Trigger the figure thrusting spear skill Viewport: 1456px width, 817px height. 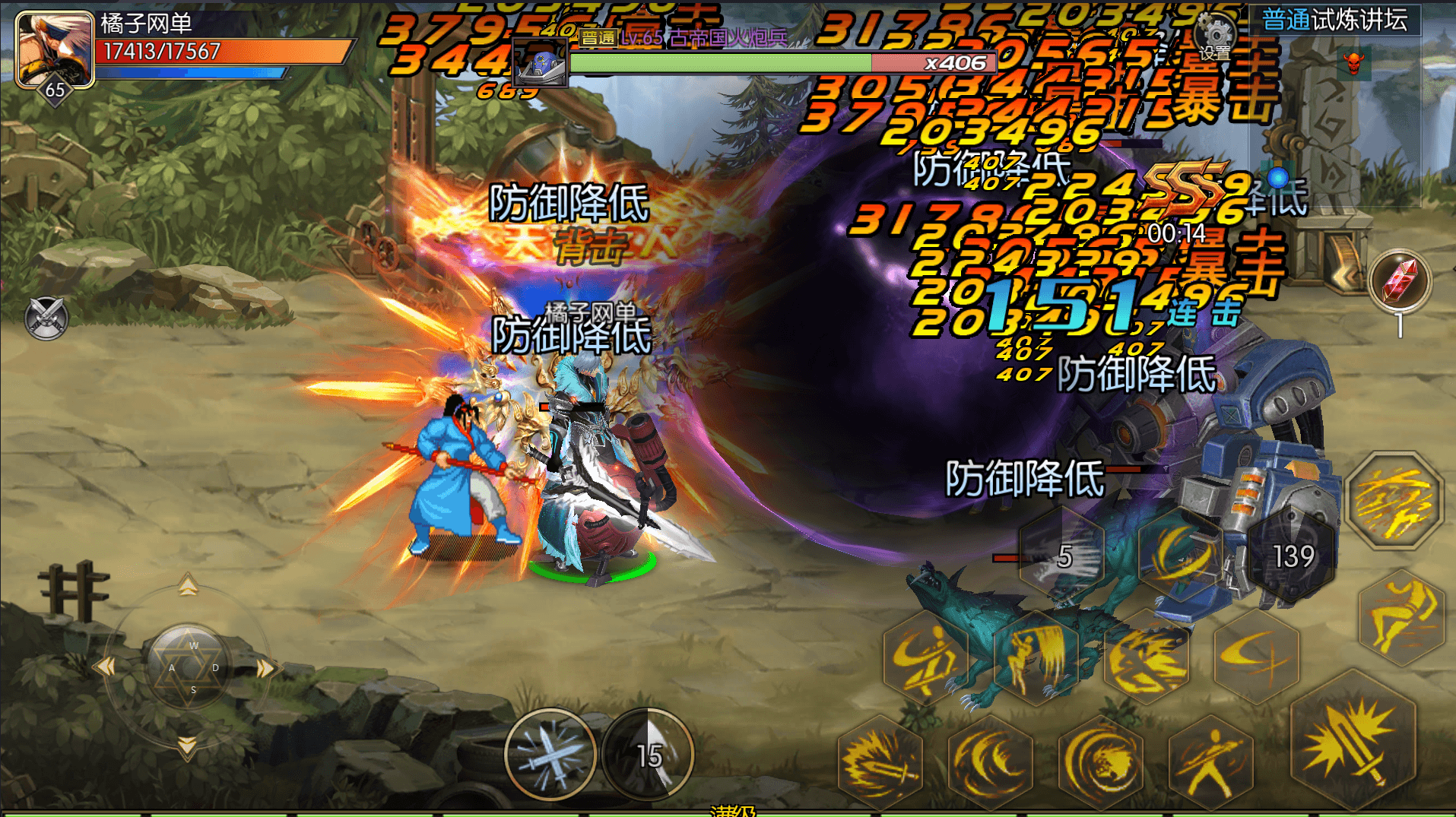(1210, 762)
